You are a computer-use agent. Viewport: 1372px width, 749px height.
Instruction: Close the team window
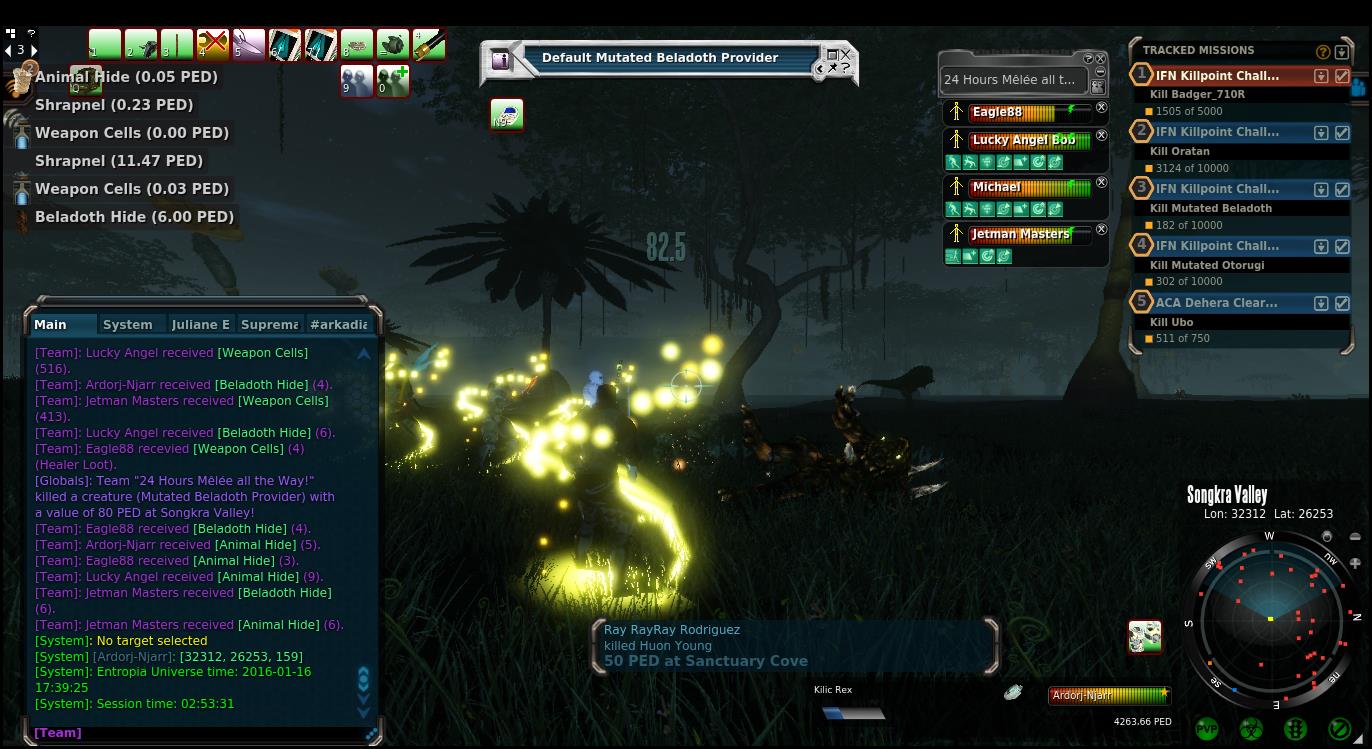1101,58
